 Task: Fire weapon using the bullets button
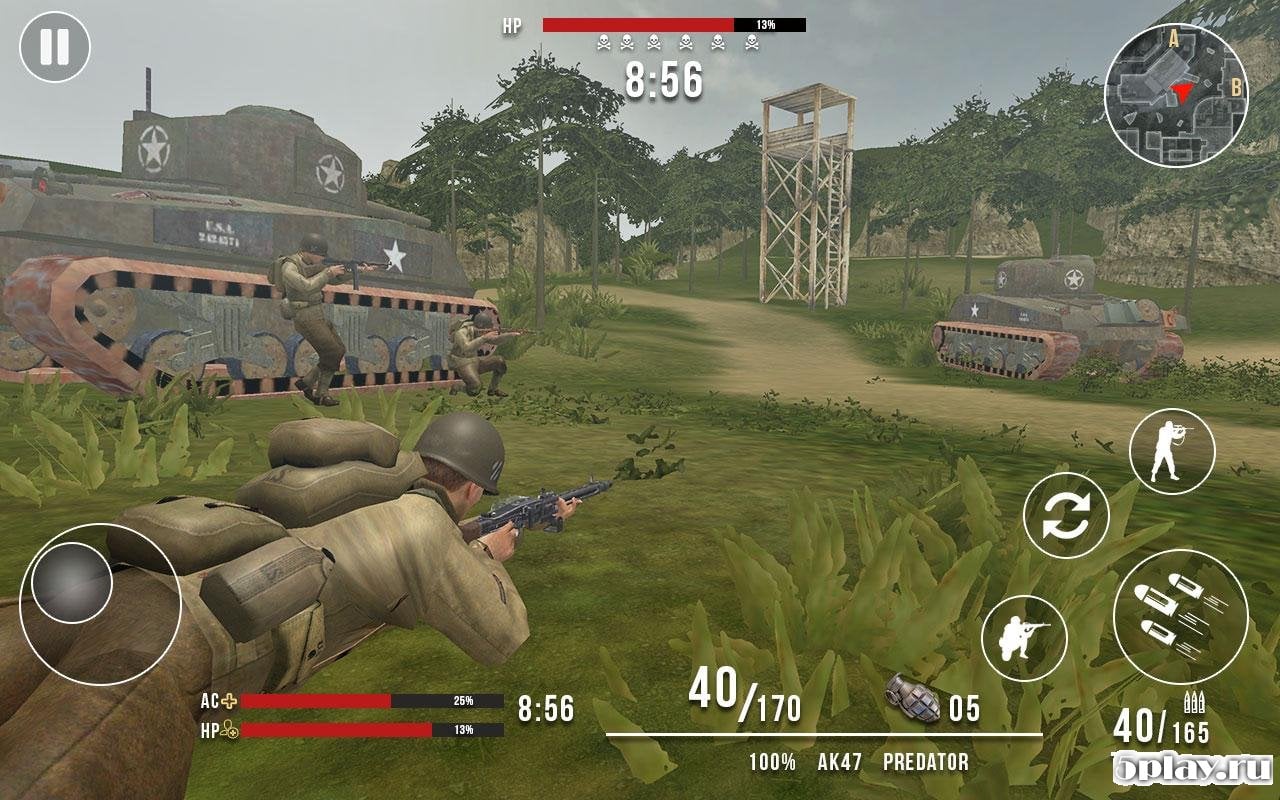[x=1180, y=616]
